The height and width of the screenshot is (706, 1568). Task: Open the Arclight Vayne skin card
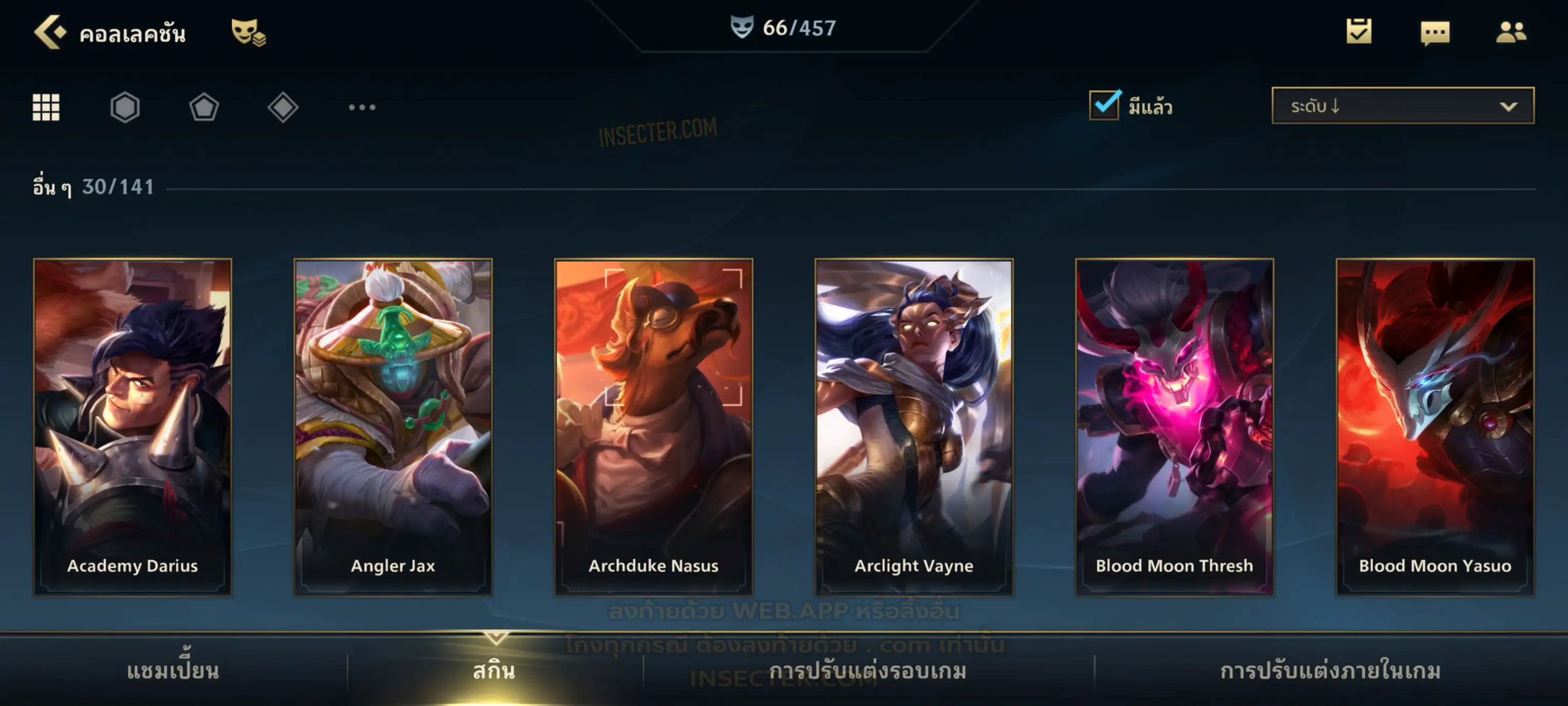[x=914, y=426]
